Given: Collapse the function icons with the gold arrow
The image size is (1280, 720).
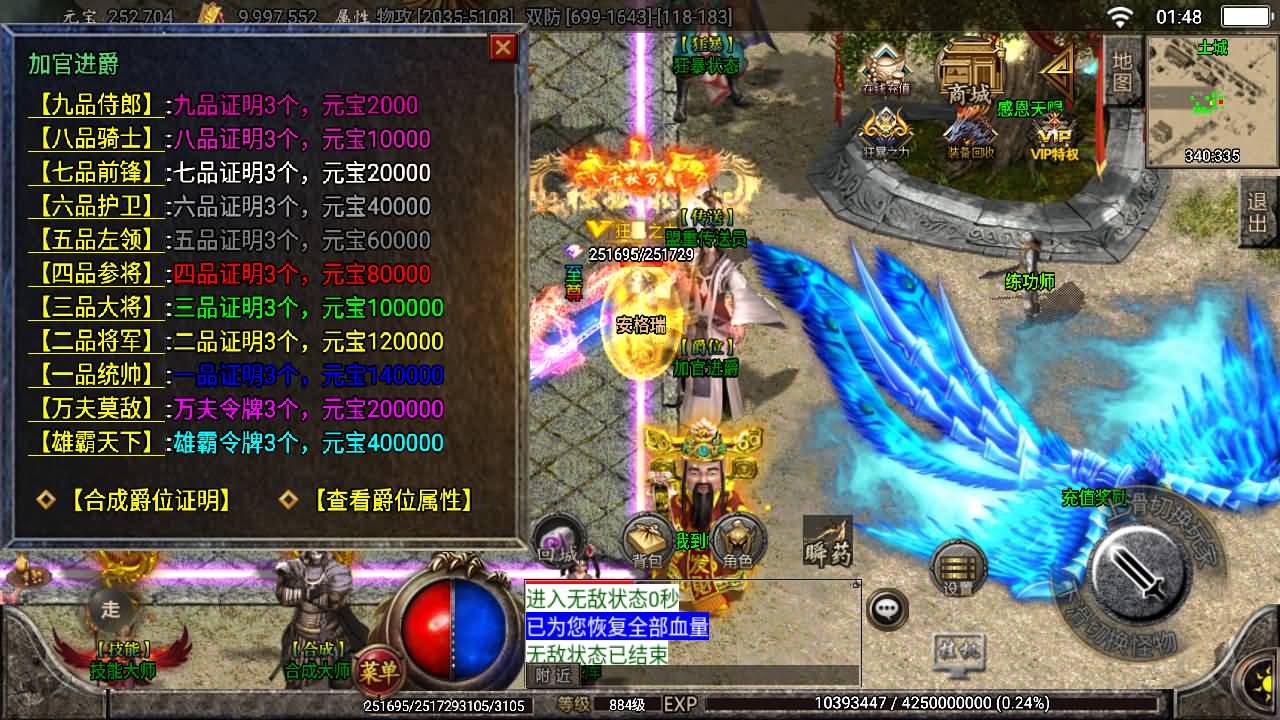Looking at the screenshot, I should coord(1056,68).
